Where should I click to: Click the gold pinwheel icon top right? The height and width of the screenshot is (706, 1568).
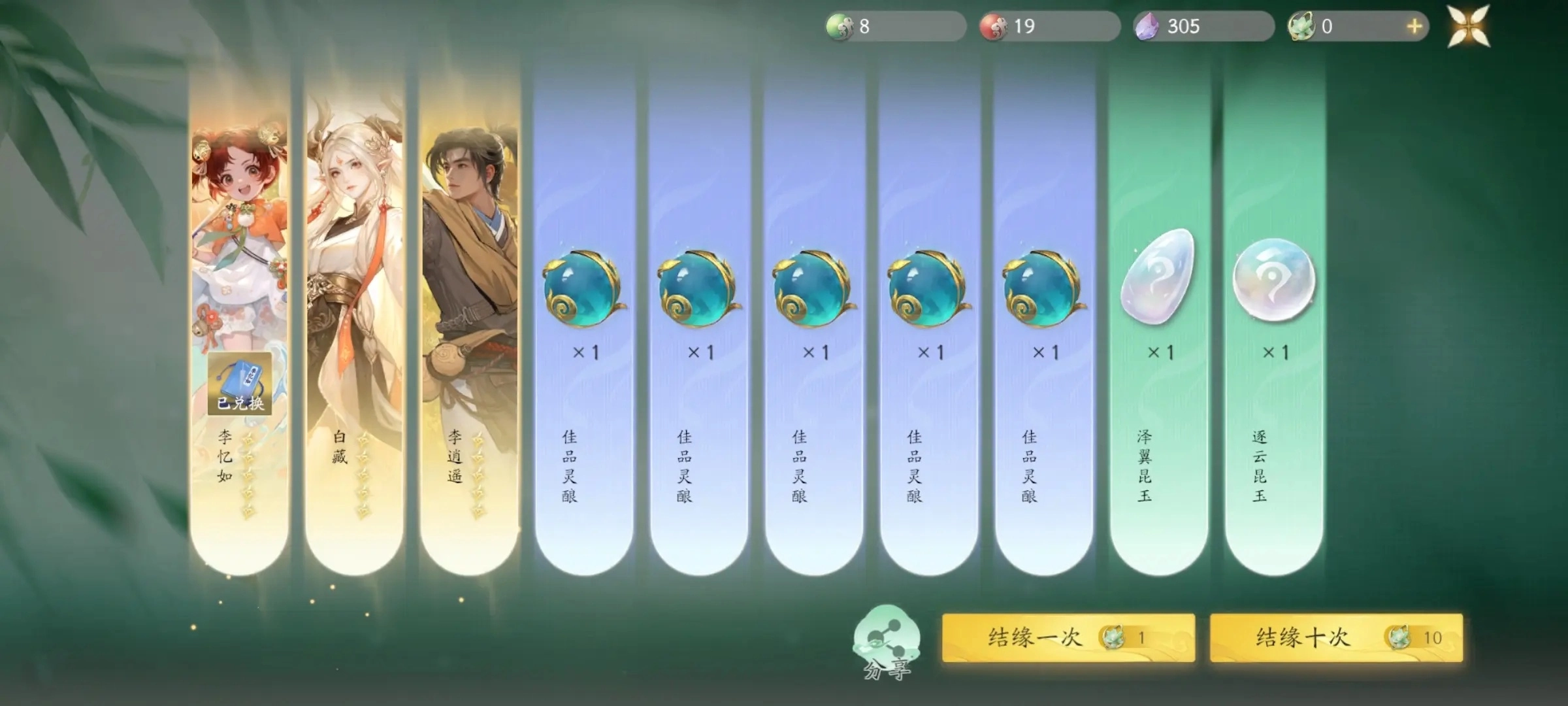pyautogui.click(x=1467, y=26)
